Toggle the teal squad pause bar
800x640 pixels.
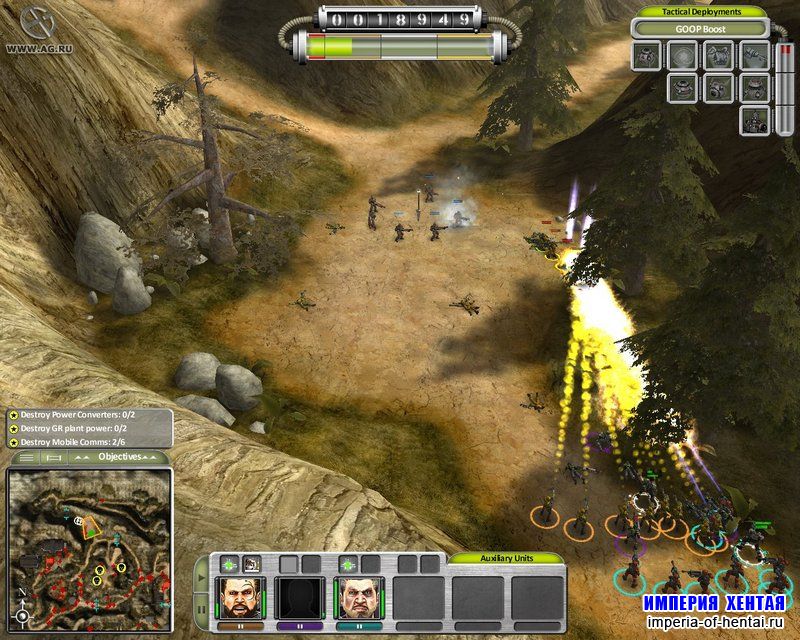tap(361, 625)
